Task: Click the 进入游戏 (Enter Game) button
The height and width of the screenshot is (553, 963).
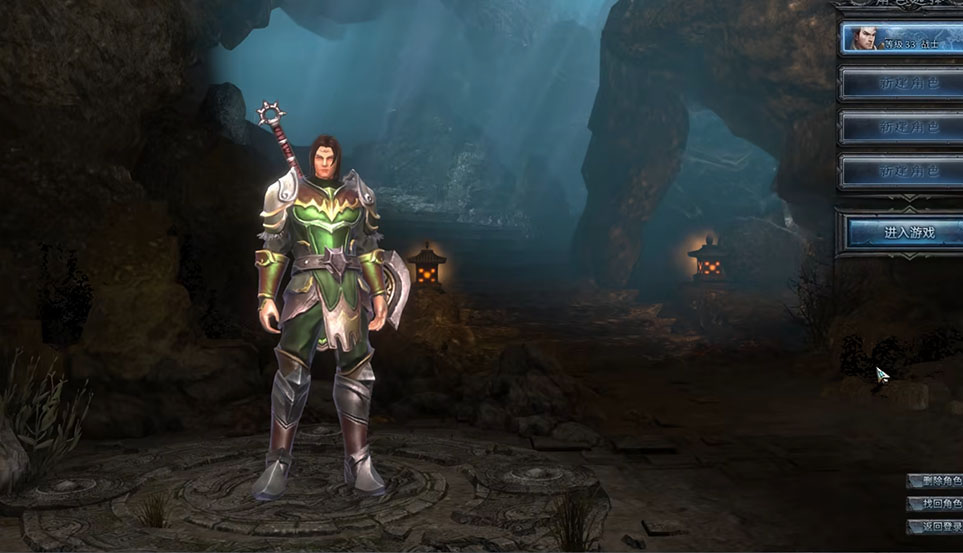Action: (904, 233)
